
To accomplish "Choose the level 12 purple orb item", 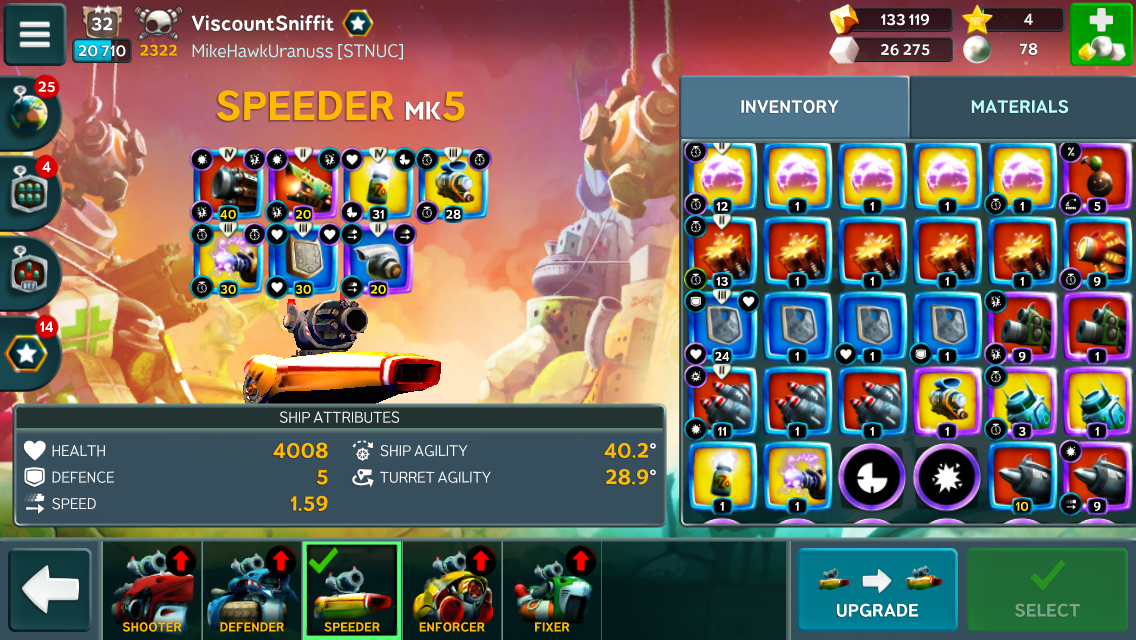I will [x=722, y=179].
